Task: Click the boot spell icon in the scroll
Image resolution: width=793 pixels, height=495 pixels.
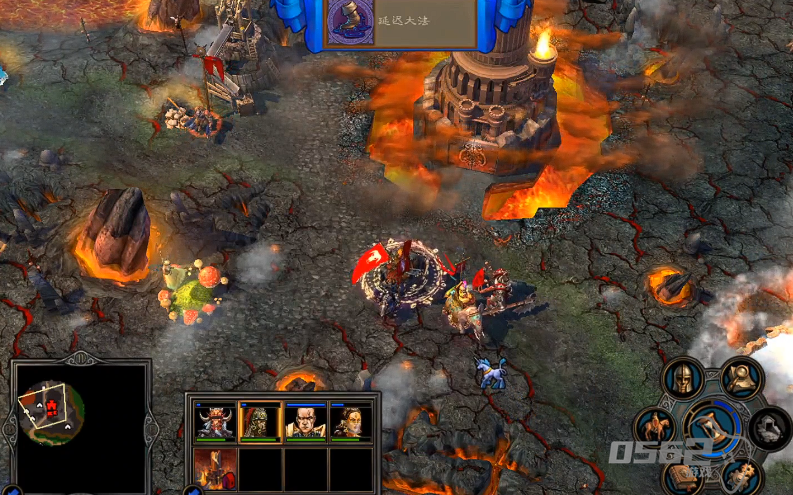Action: (350, 21)
